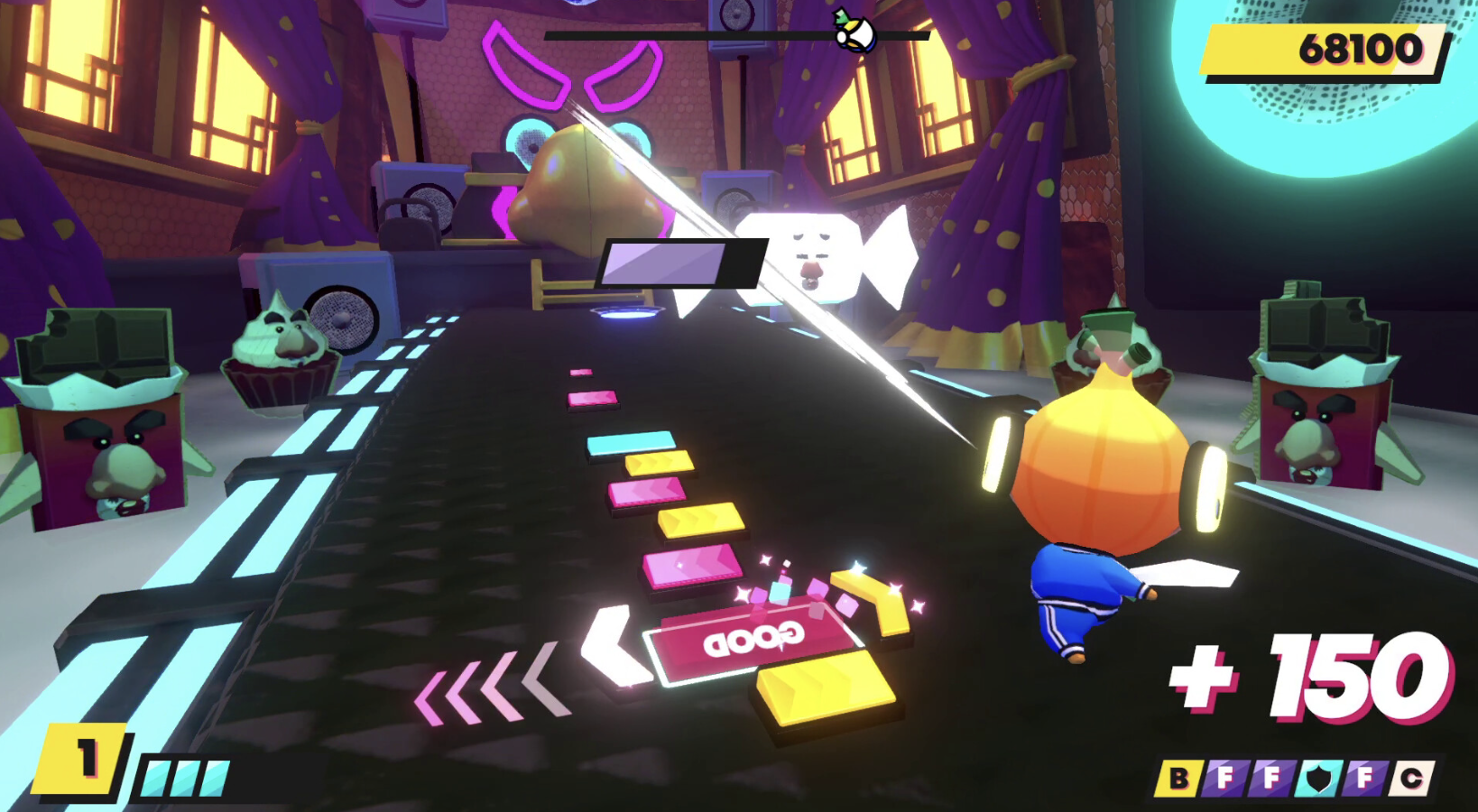
Task: Select the first purple F grade badge
Action: (1224, 778)
